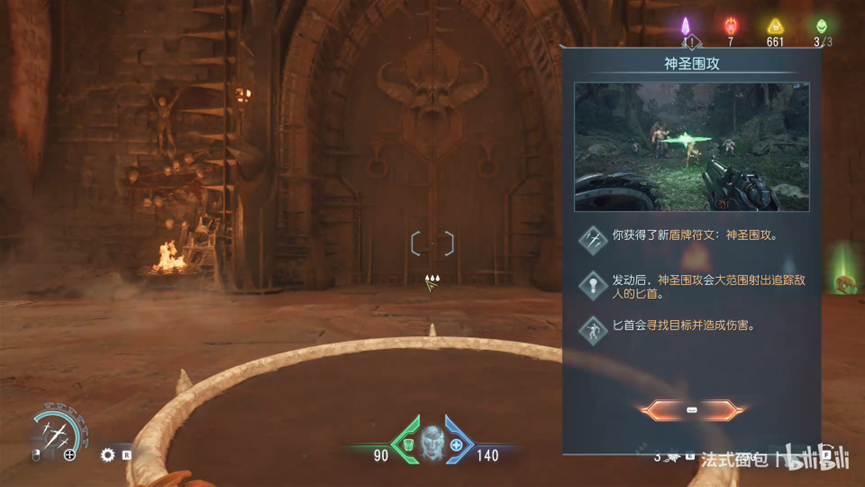Select the shield saw gear icon
The height and width of the screenshot is (487, 865).
pos(108,455)
